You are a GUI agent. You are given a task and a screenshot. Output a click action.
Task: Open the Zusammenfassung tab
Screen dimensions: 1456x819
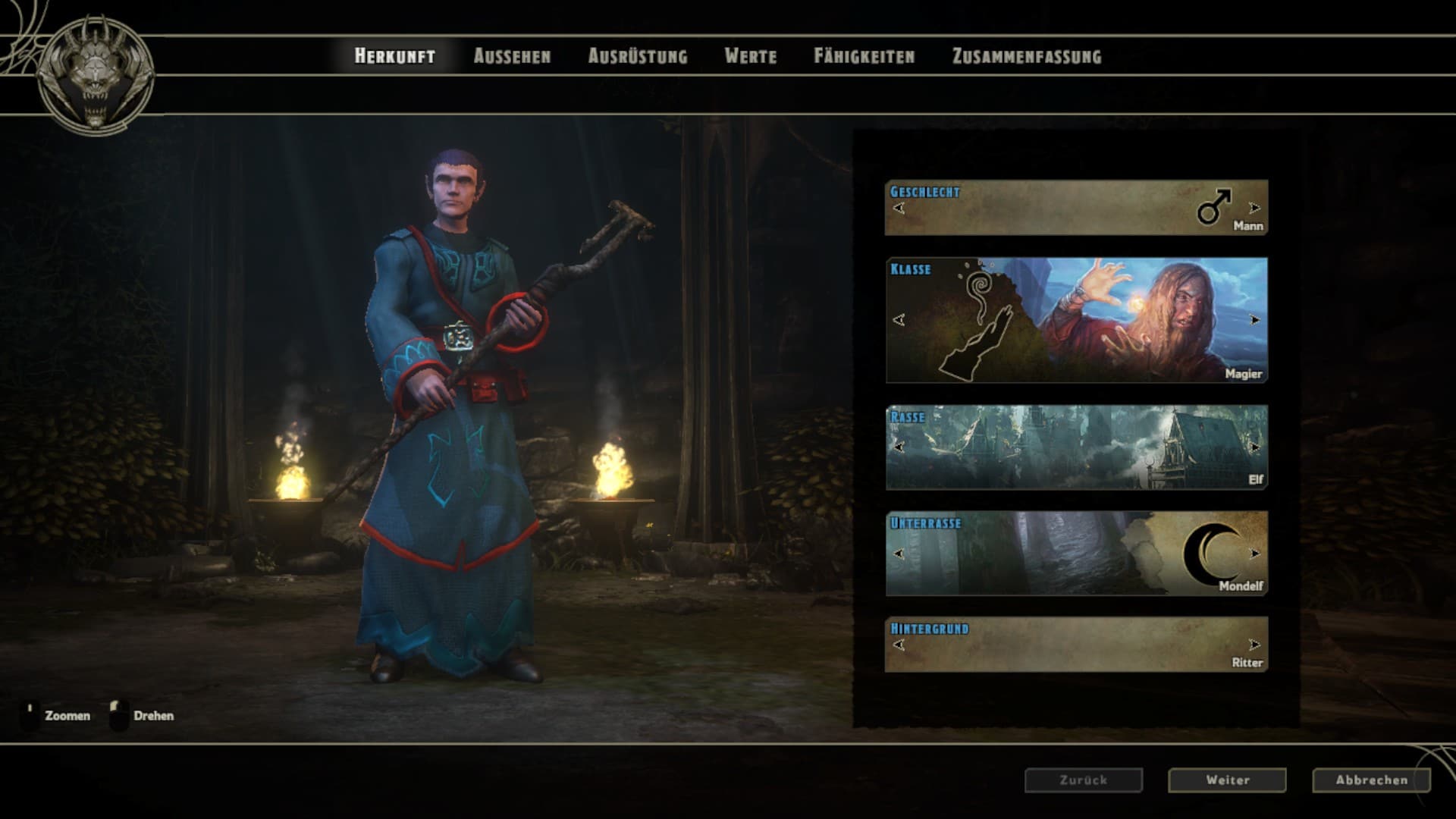[1026, 56]
